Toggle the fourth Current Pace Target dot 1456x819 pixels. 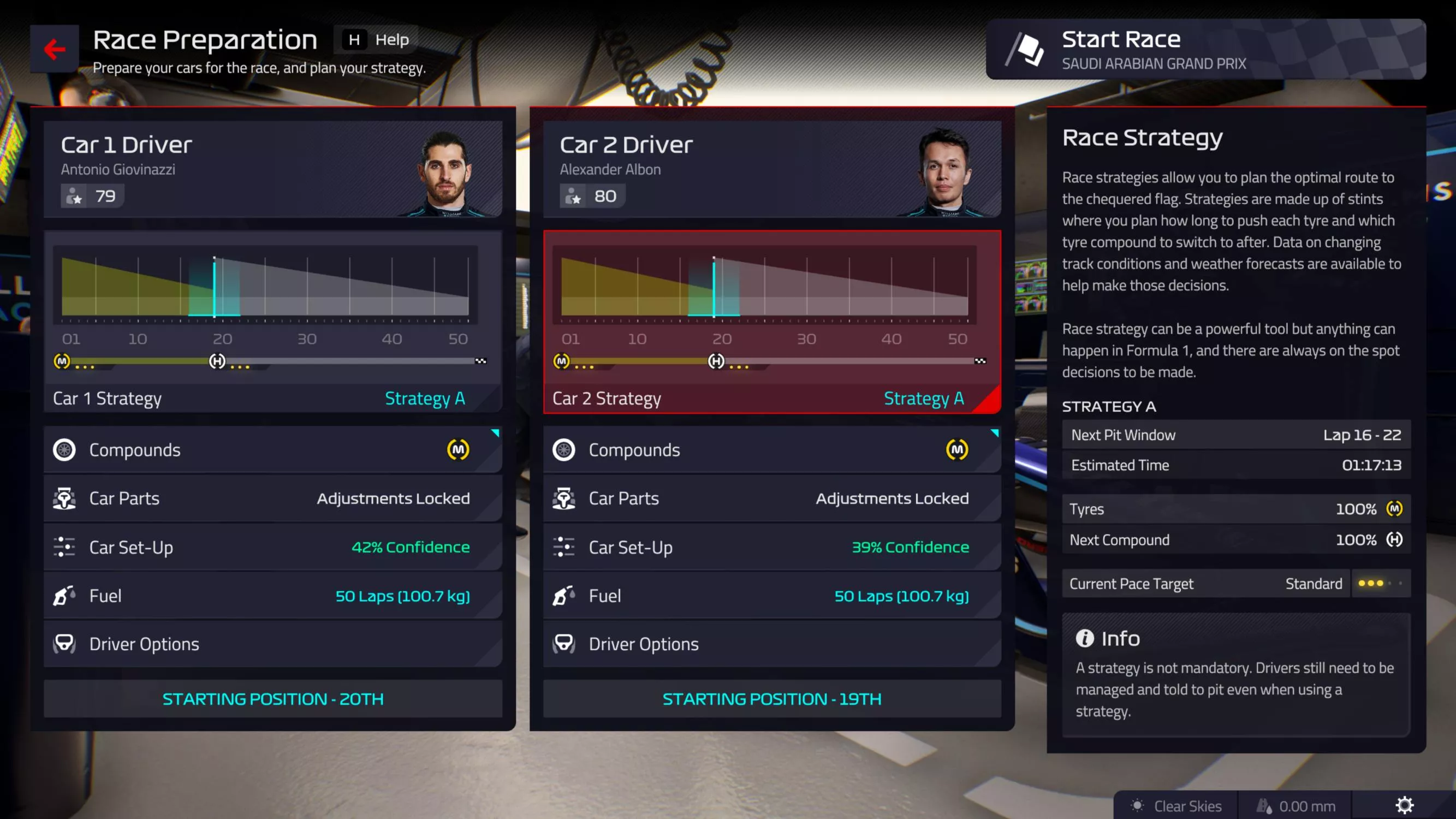1390,583
